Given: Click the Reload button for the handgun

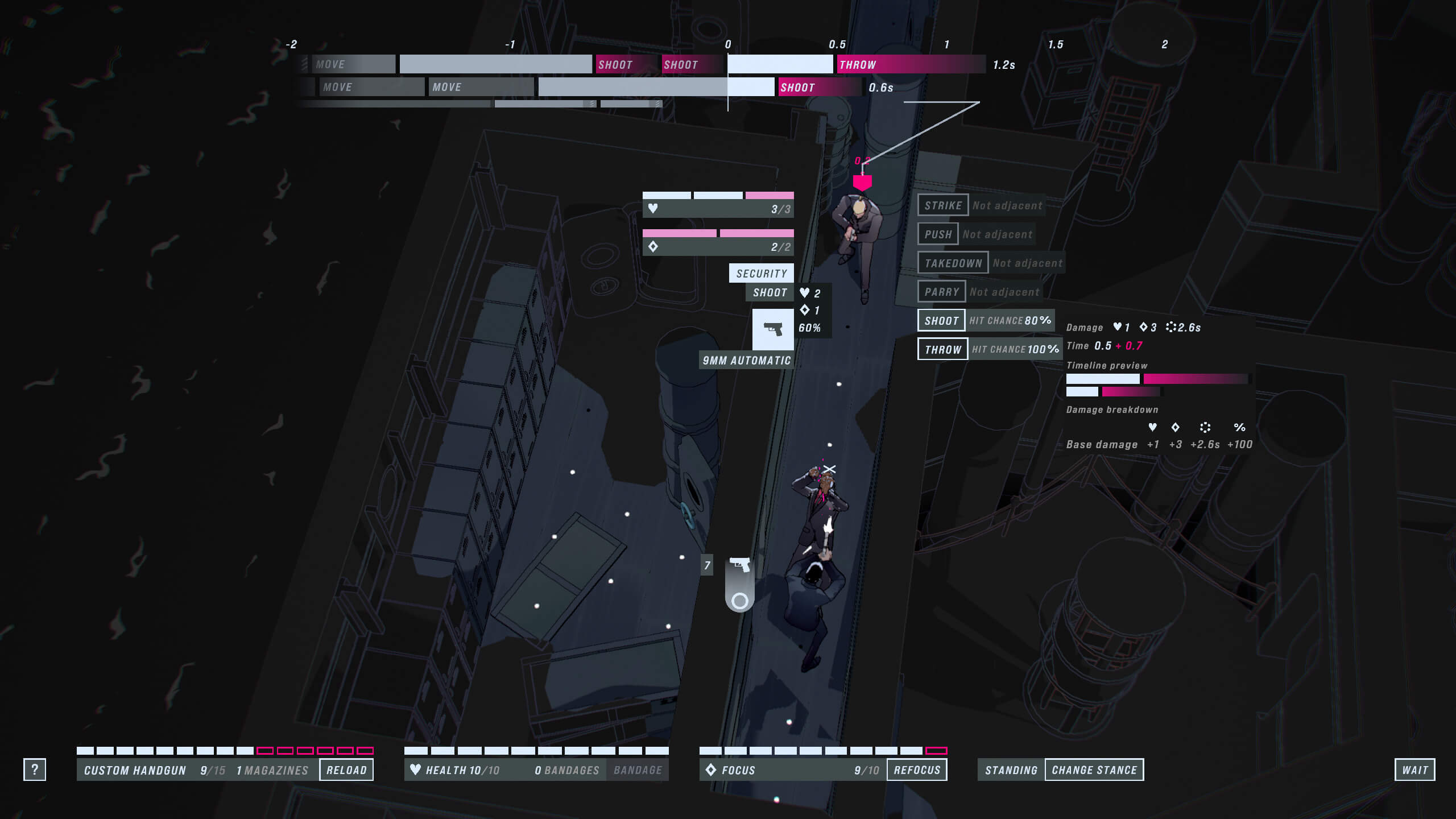Looking at the screenshot, I should [346, 770].
